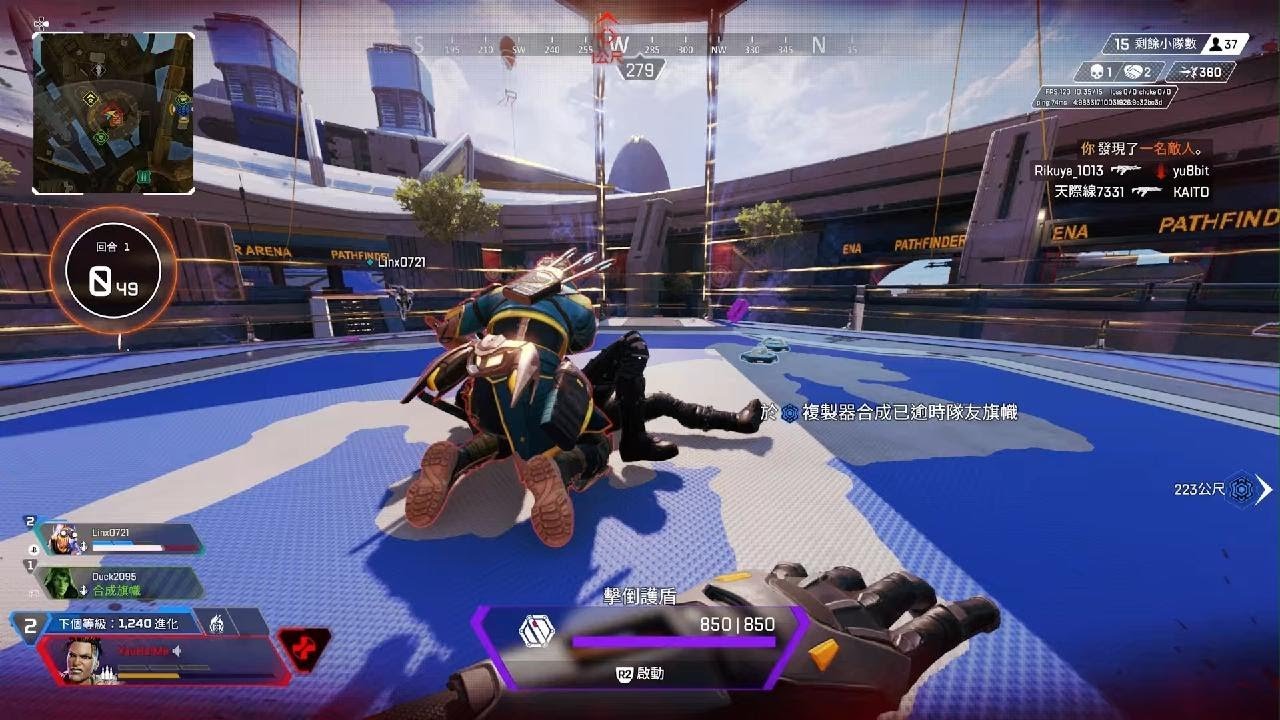
Task: Click the weapon icon in Rikuya_1013's kill feed entry
Action: (1126, 169)
